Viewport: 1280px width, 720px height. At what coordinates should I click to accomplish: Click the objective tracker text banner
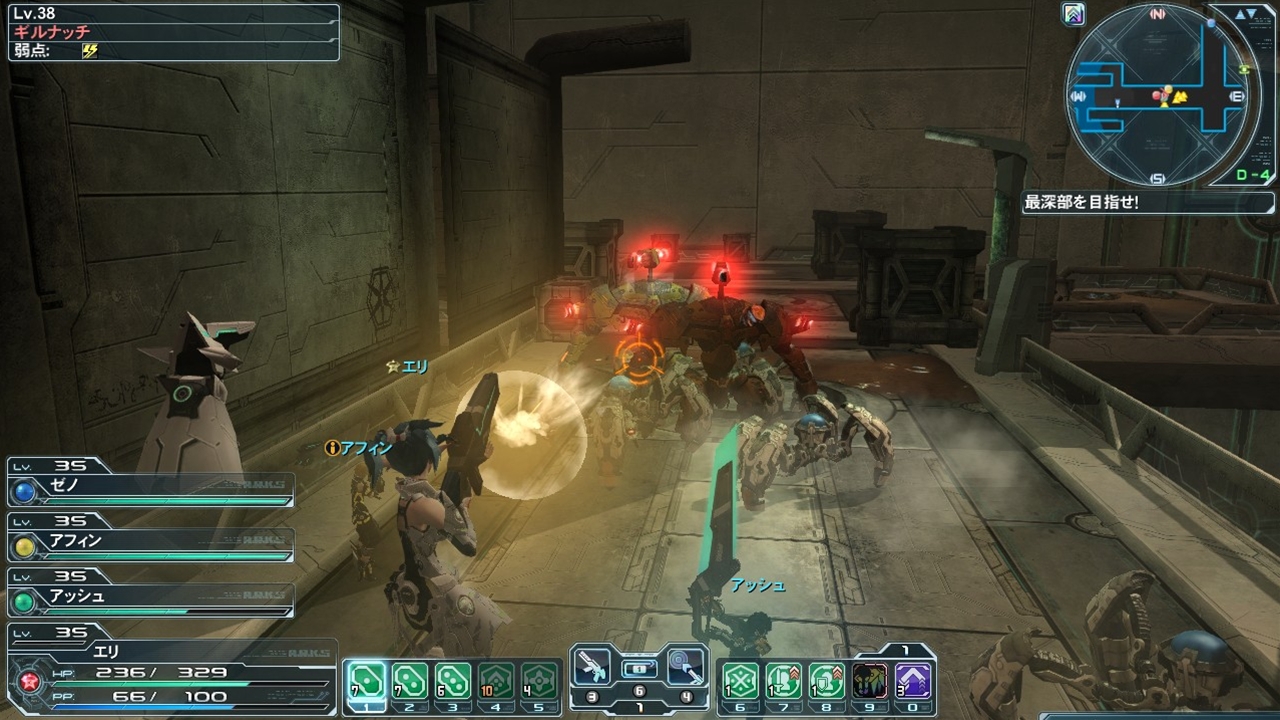click(x=1130, y=202)
